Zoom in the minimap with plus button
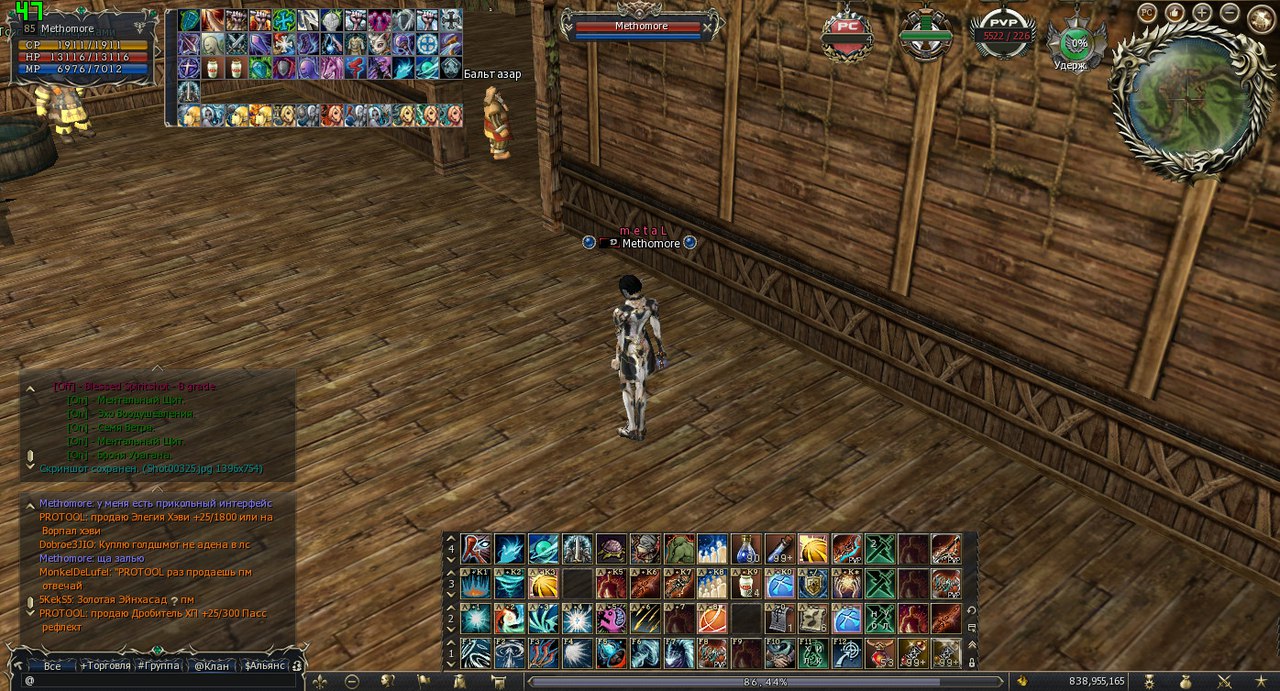Image resolution: width=1280 pixels, height=691 pixels. point(1202,13)
